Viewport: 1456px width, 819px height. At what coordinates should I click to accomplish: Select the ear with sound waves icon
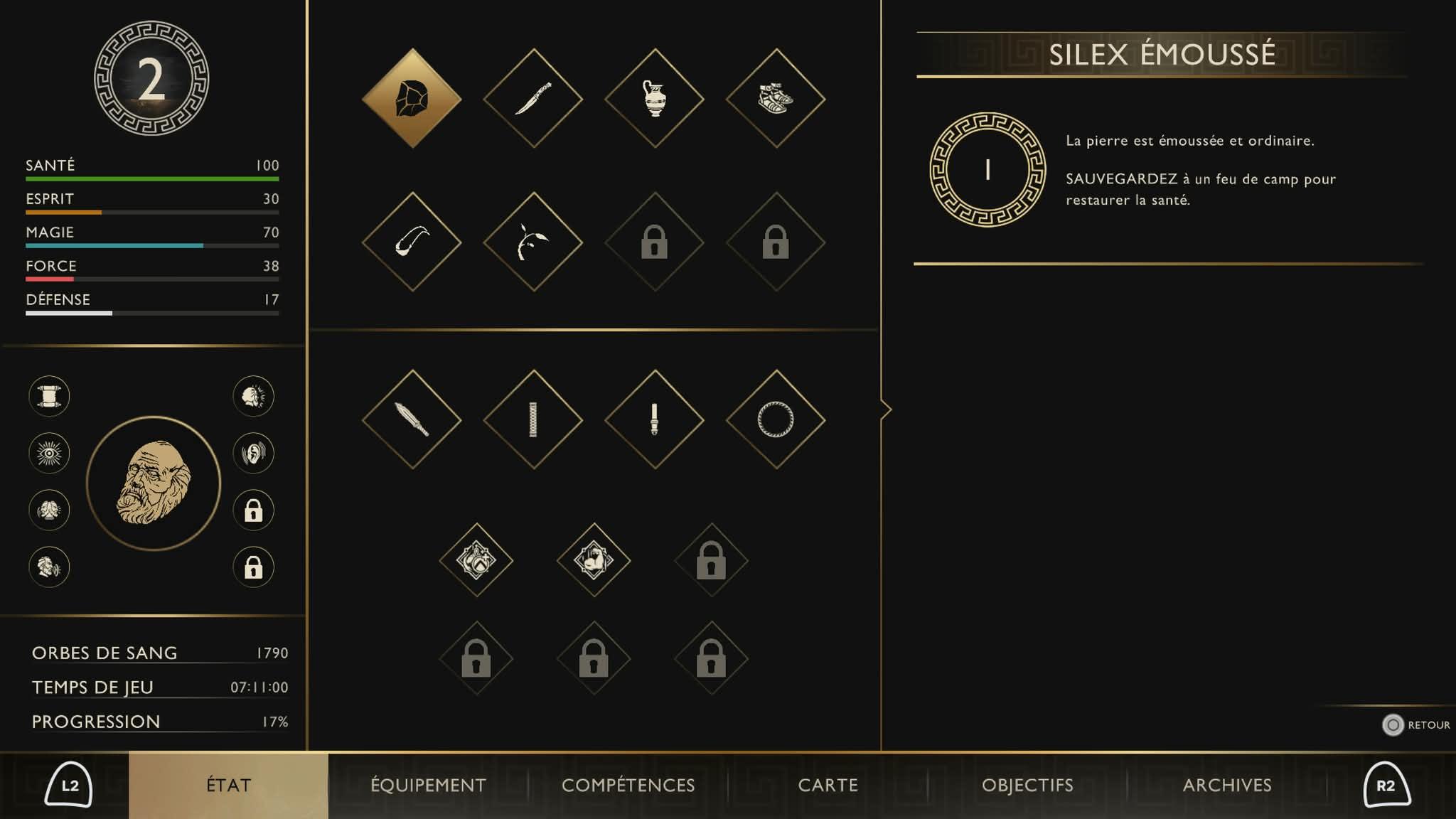tap(254, 453)
